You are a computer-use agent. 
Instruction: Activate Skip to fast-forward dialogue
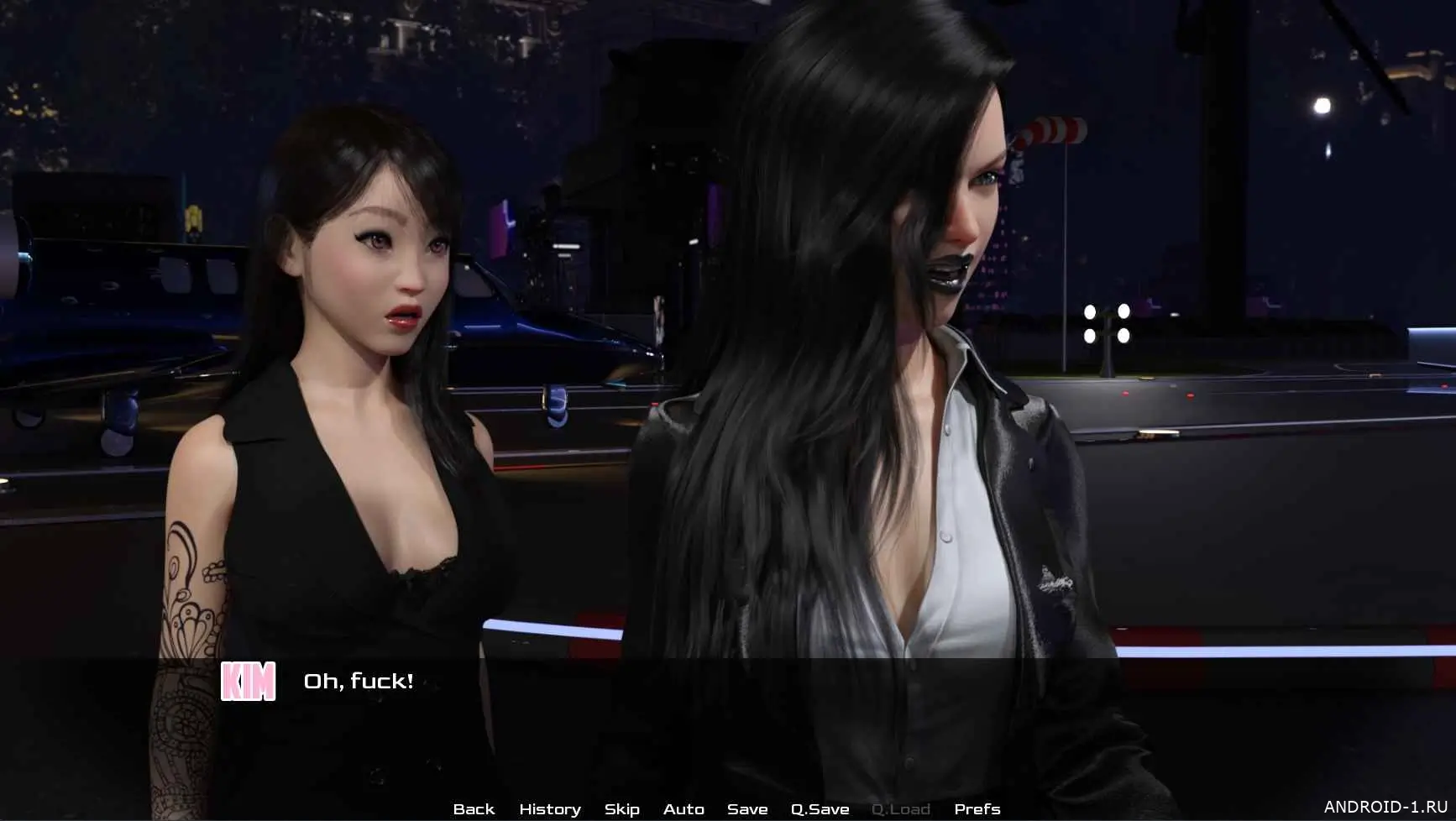(x=621, y=808)
